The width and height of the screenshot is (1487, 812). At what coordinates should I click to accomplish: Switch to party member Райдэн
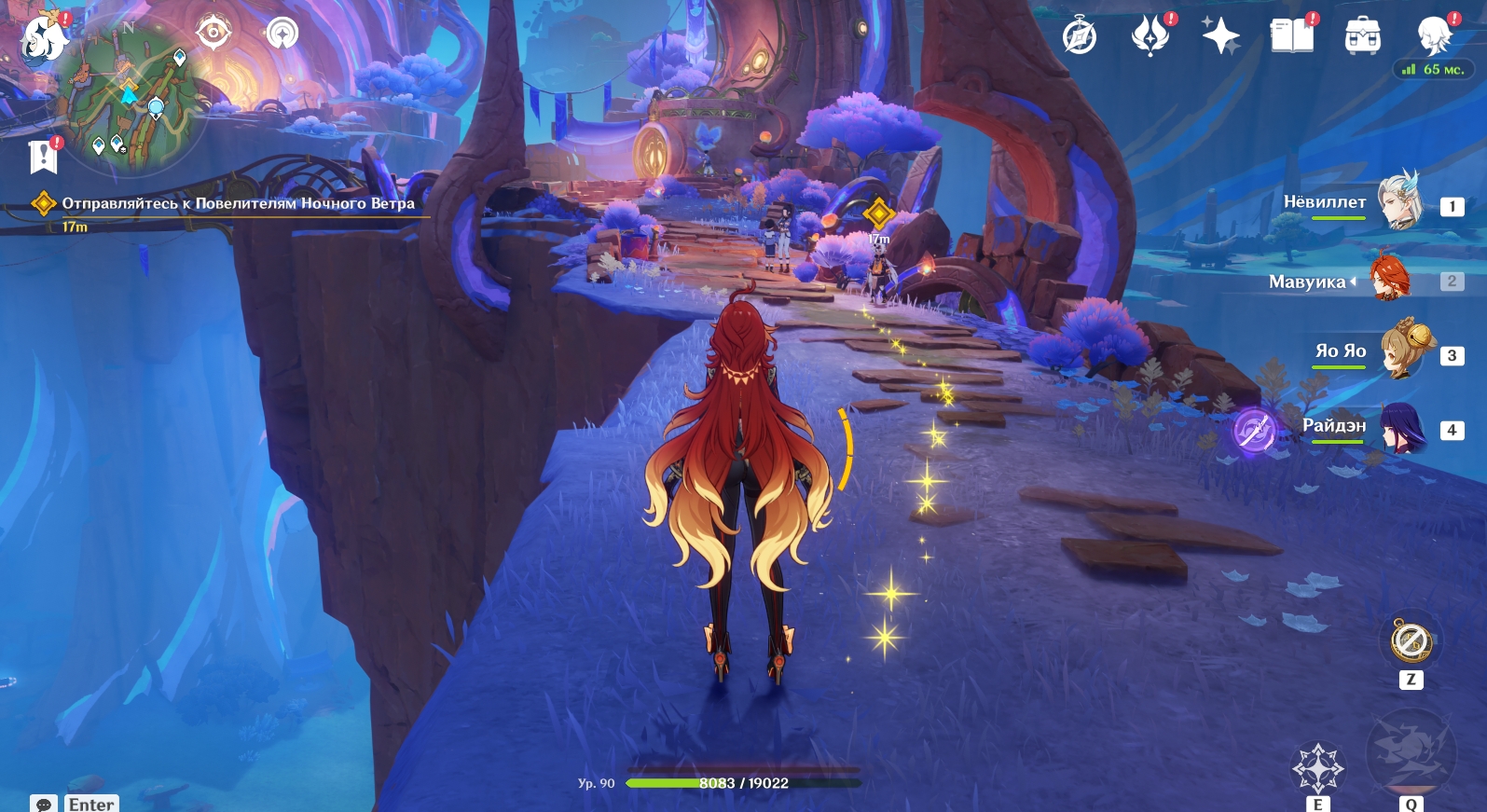click(1400, 427)
